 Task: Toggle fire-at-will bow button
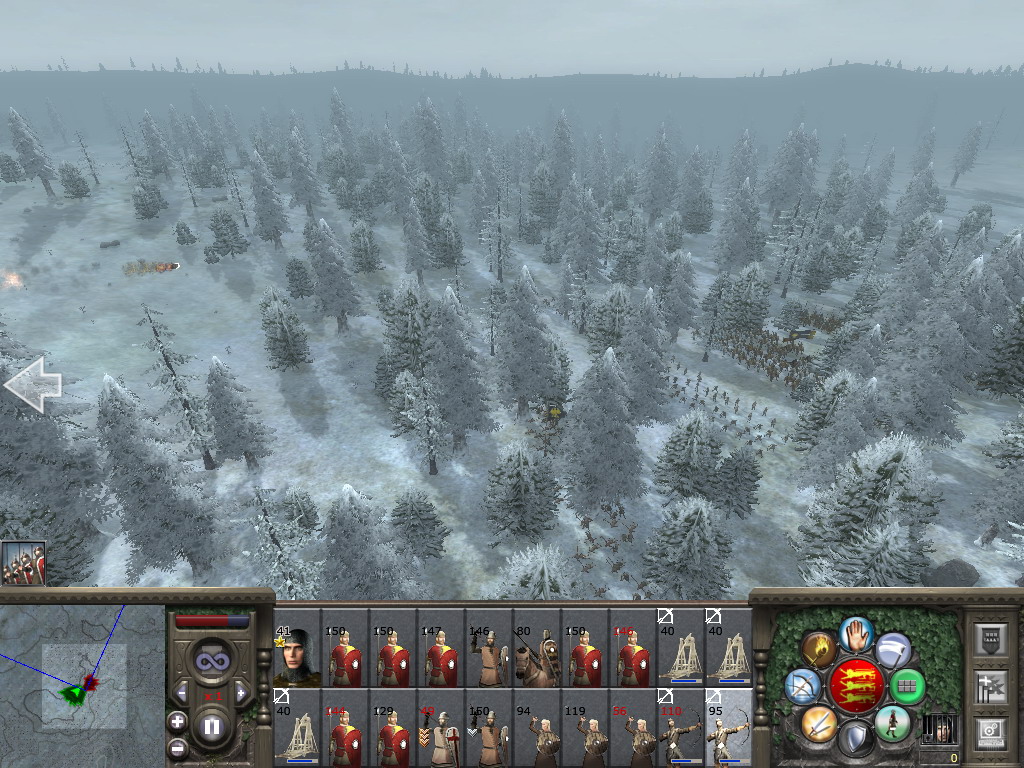(802, 686)
